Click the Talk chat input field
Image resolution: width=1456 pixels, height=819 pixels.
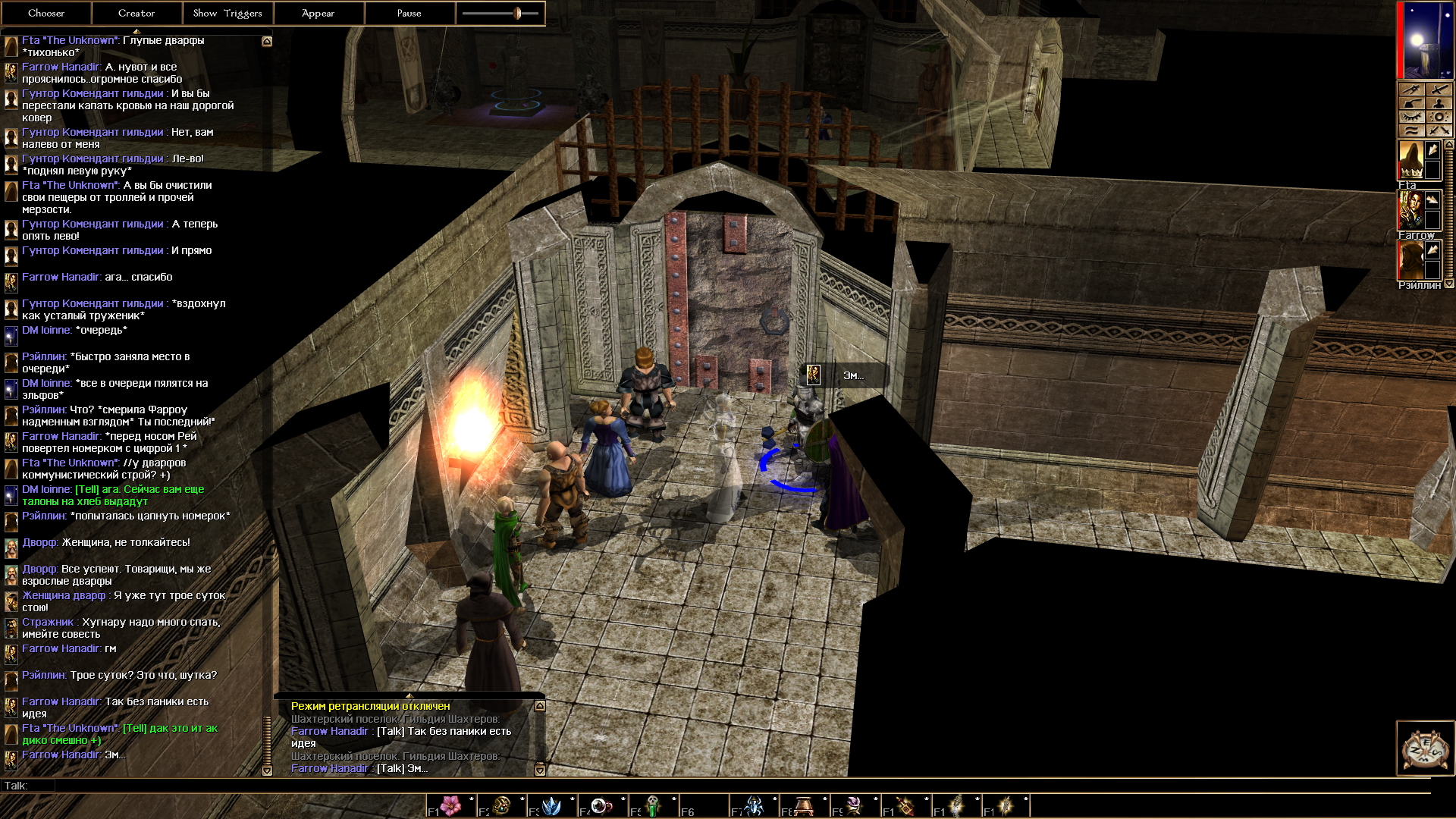tap(682, 786)
